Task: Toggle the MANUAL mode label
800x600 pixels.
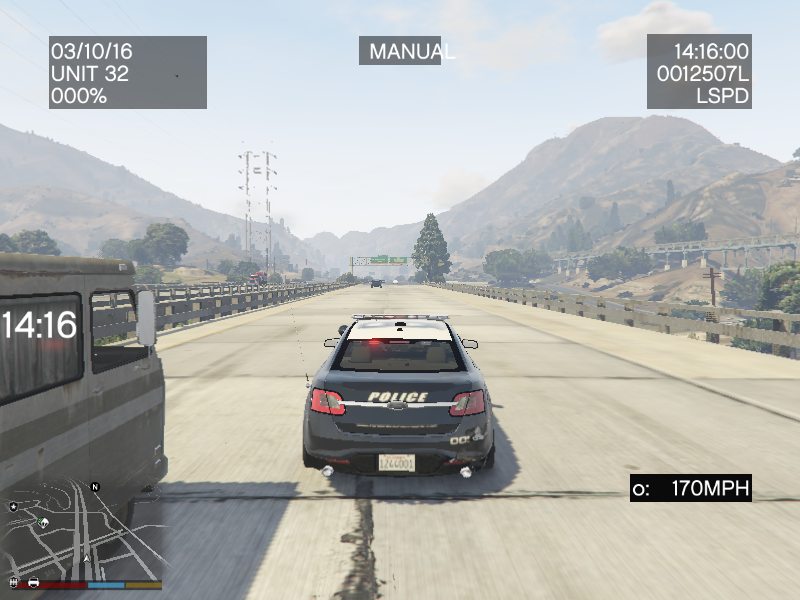Action: click(x=400, y=51)
